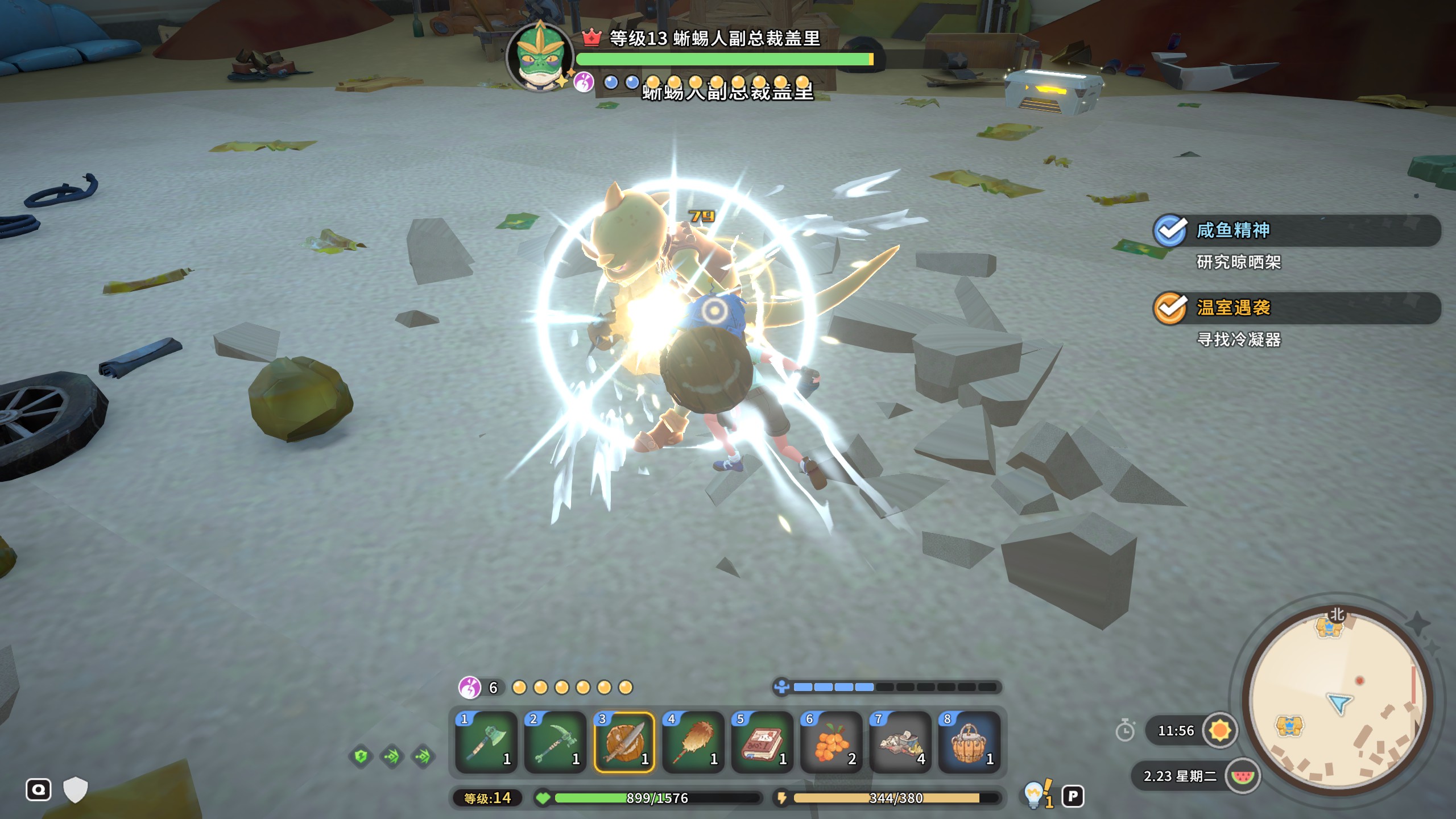
Task: Equip the pickaxe in hotbar slot 2
Action: (555, 742)
